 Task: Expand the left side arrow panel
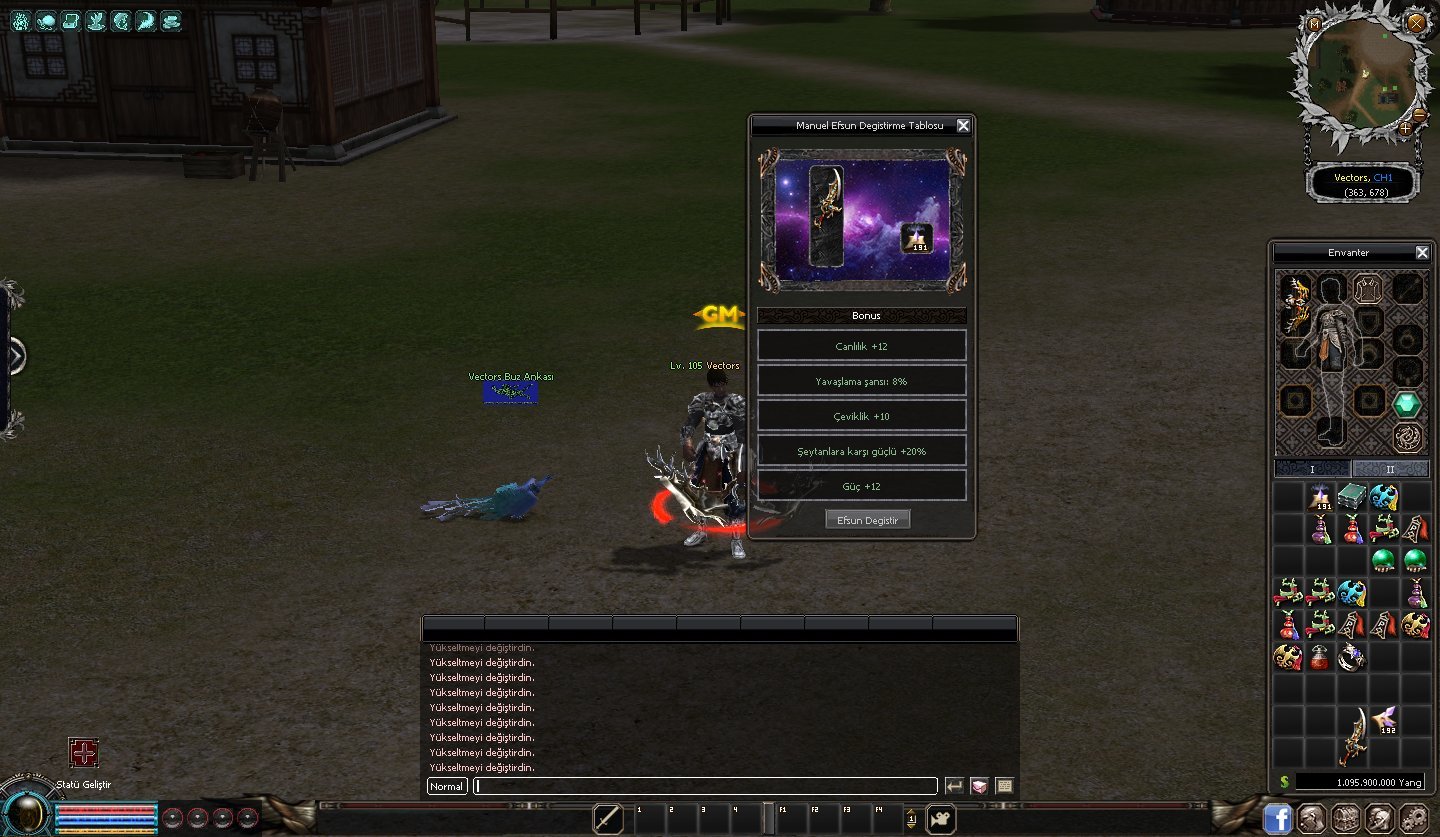click(x=14, y=356)
